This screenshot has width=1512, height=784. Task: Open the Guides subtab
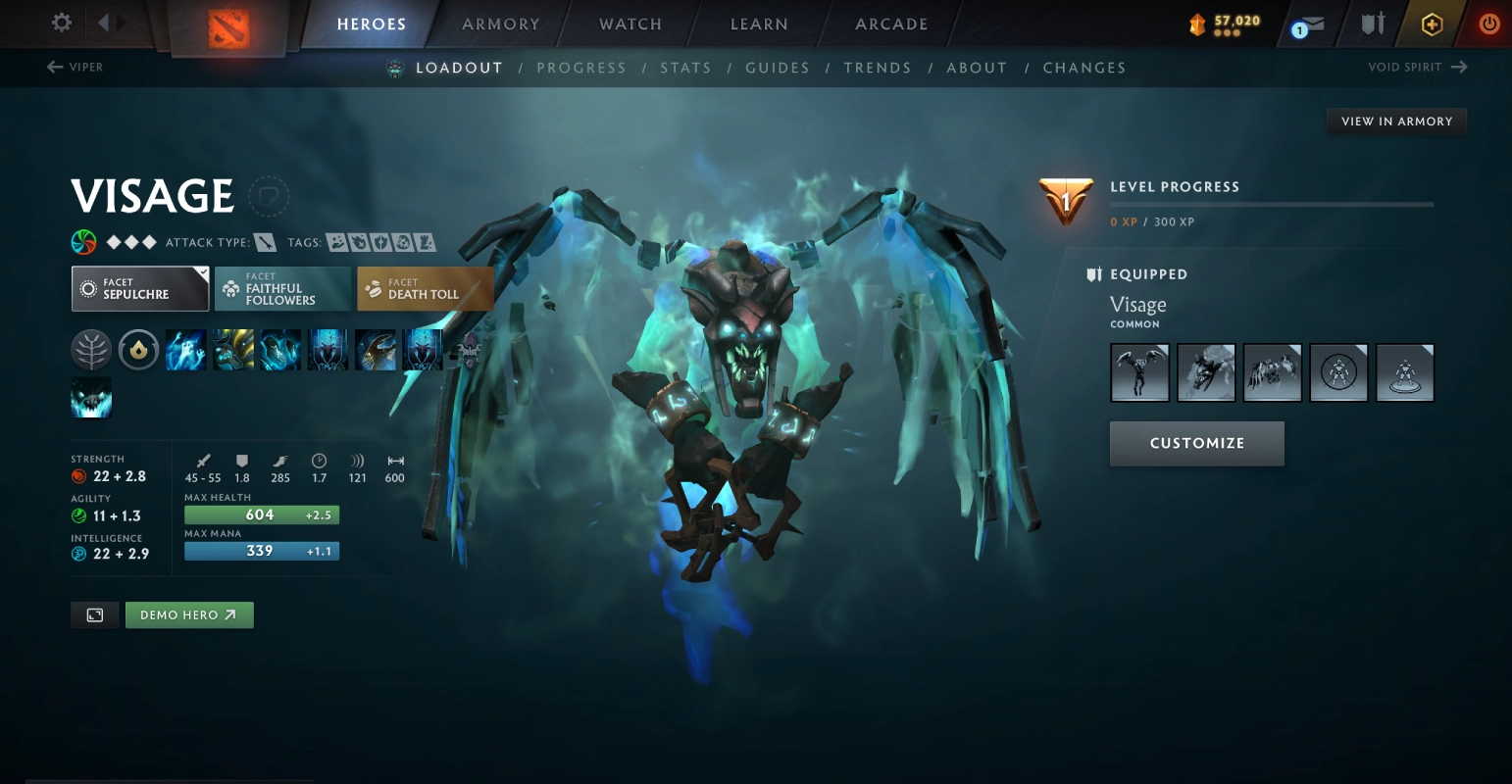777,68
